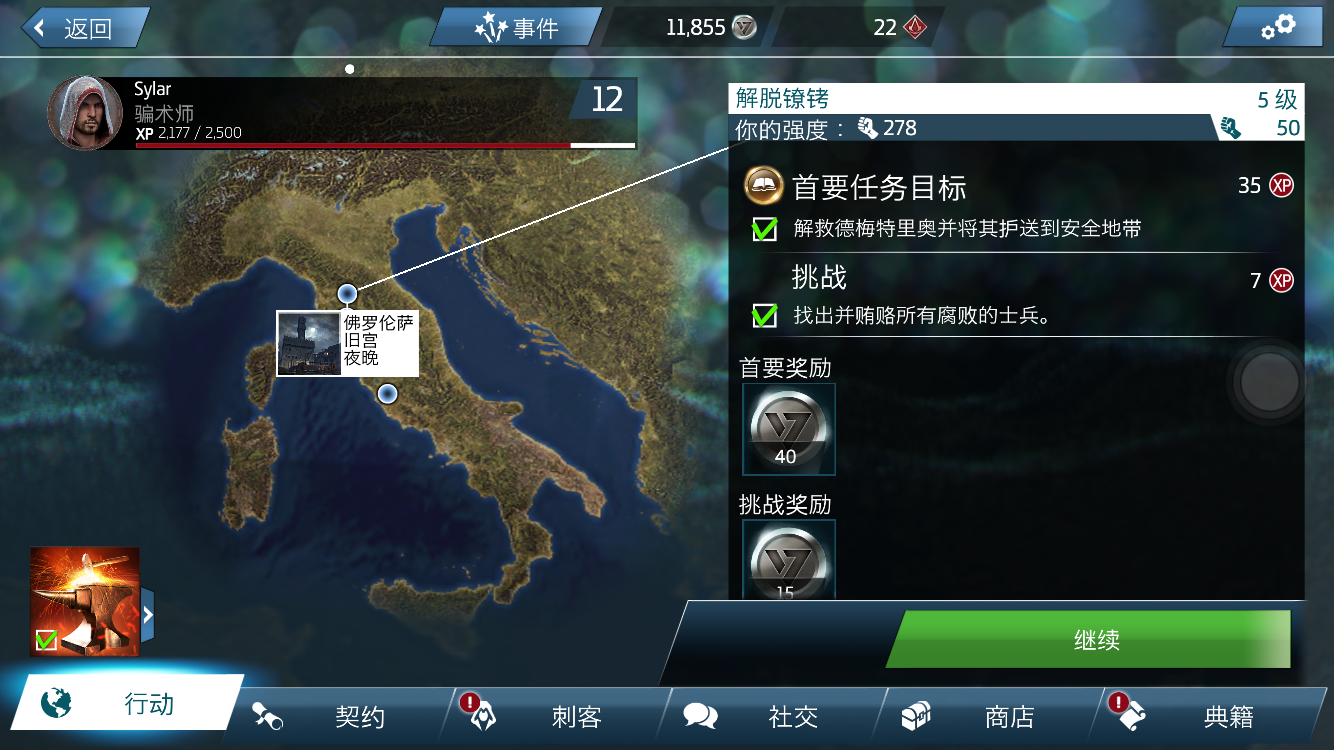Open the gear settings menu
The image size is (1334, 750).
(x=1278, y=27)
